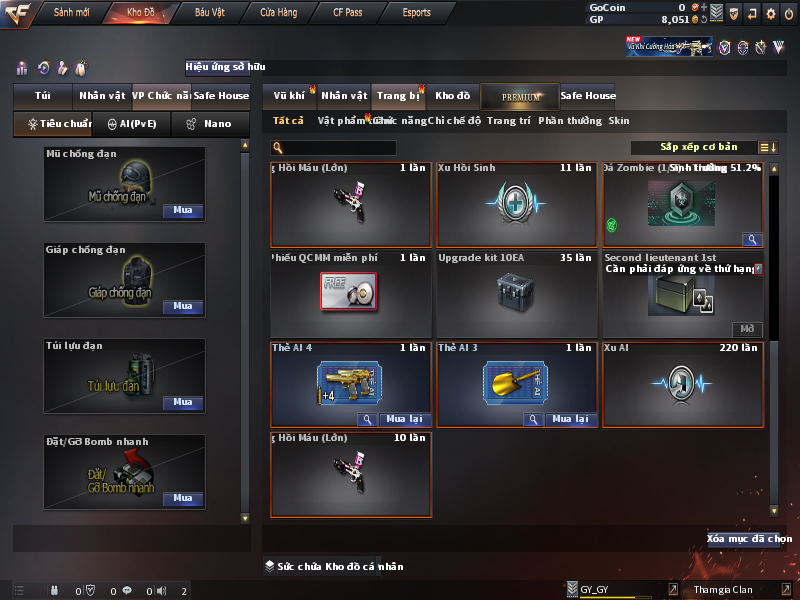Image resolution: width=800 pixels, height=600 pixels.
Task: Switch to the Nano category
Action: click(x=209, y=124)
